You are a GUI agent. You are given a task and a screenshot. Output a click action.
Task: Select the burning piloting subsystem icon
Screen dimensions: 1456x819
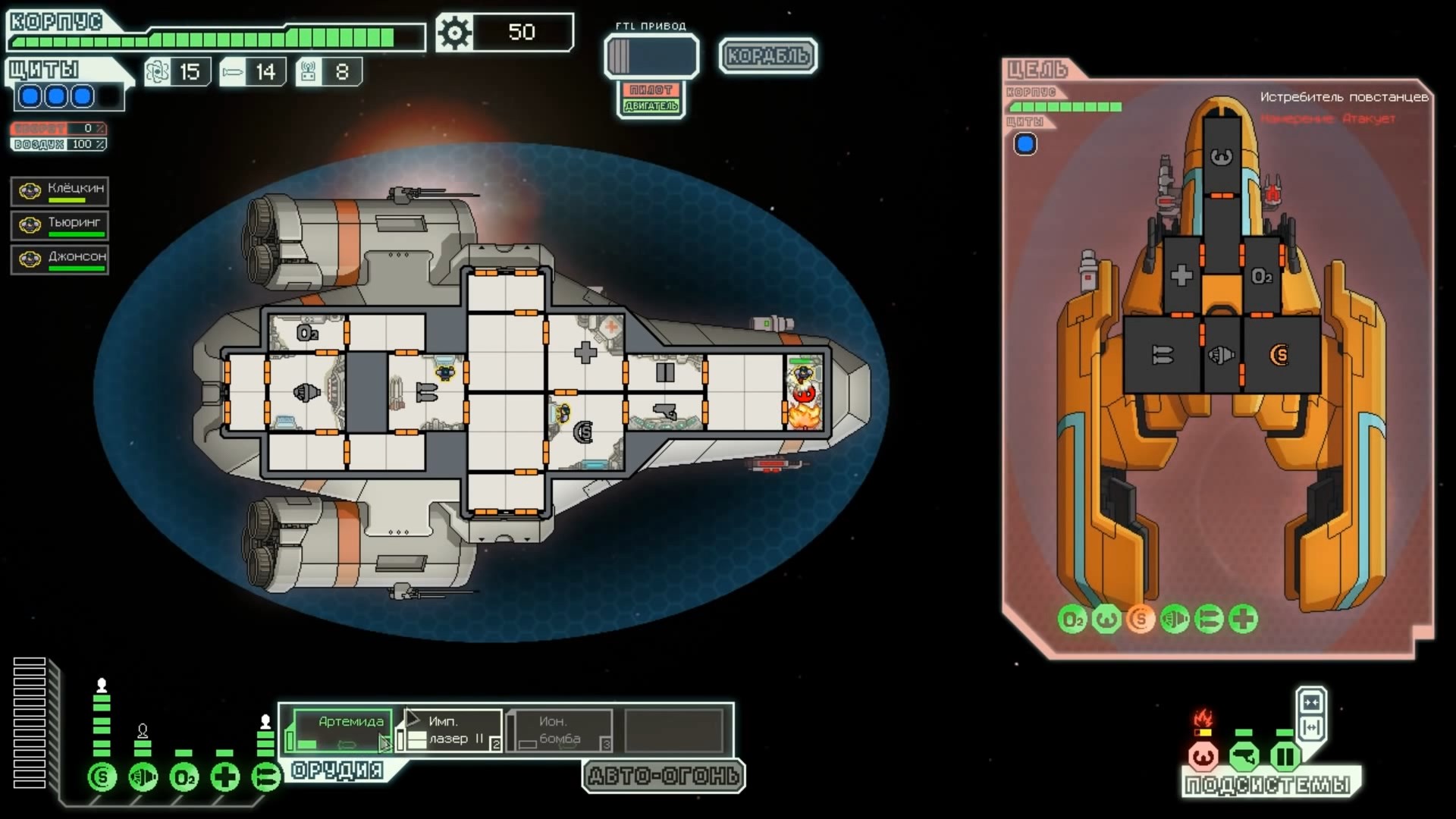coord(1203,756)
